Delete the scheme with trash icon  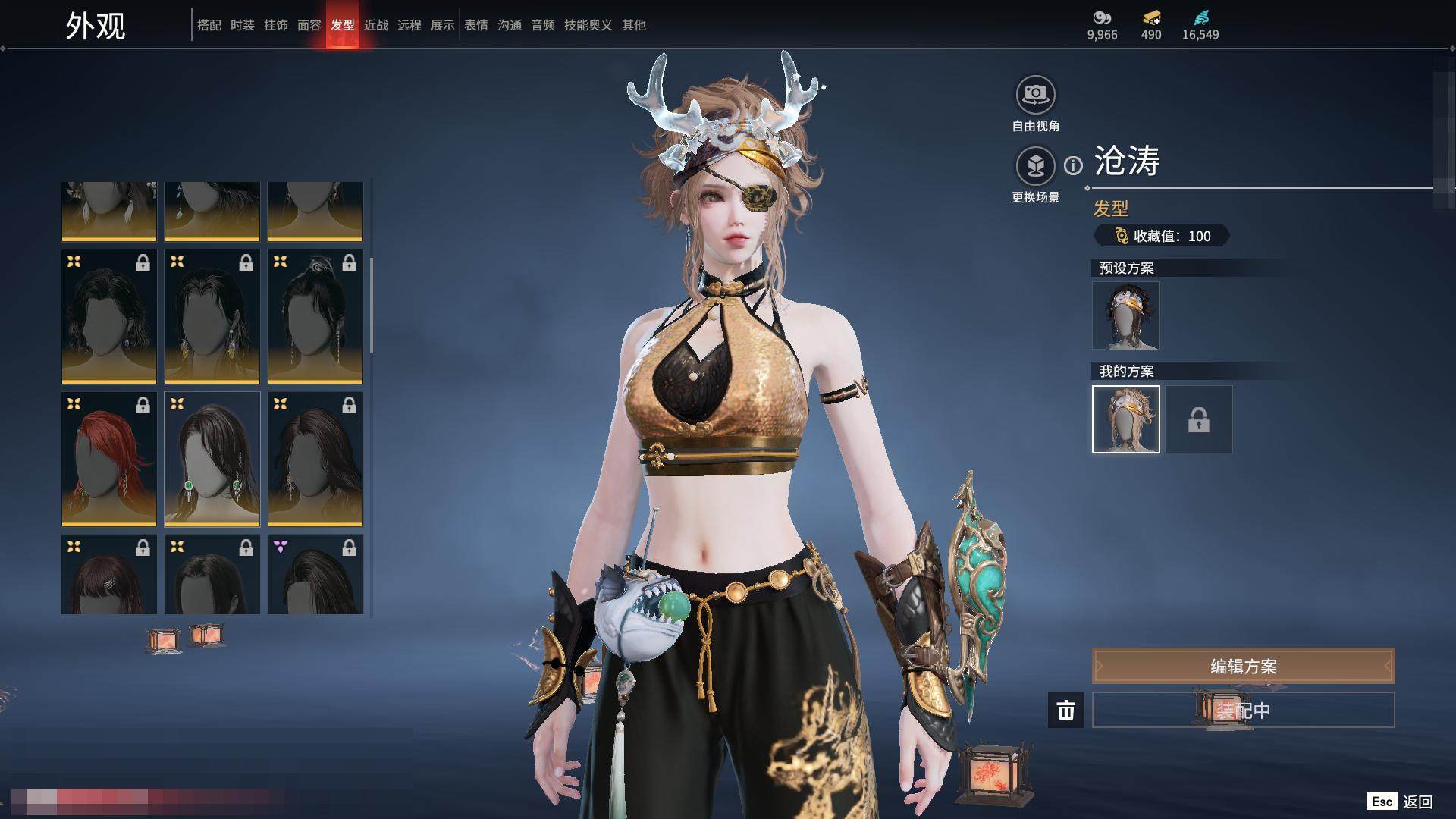point(1065,710)
